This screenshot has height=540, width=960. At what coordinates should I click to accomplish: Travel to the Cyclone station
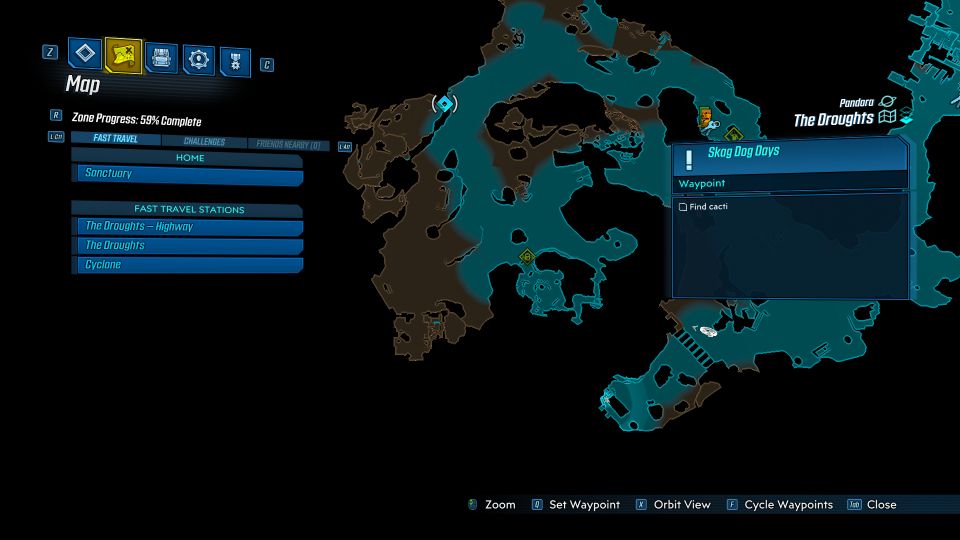click(189, 265)
